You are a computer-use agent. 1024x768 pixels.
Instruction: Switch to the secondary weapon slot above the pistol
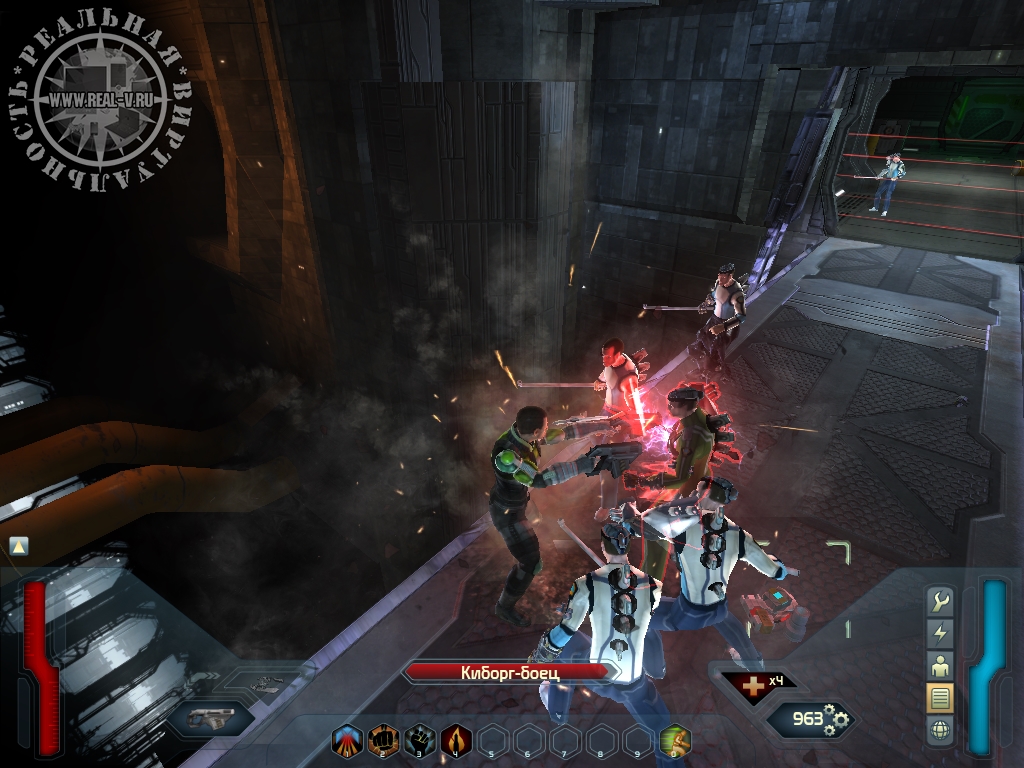[263, 684]
